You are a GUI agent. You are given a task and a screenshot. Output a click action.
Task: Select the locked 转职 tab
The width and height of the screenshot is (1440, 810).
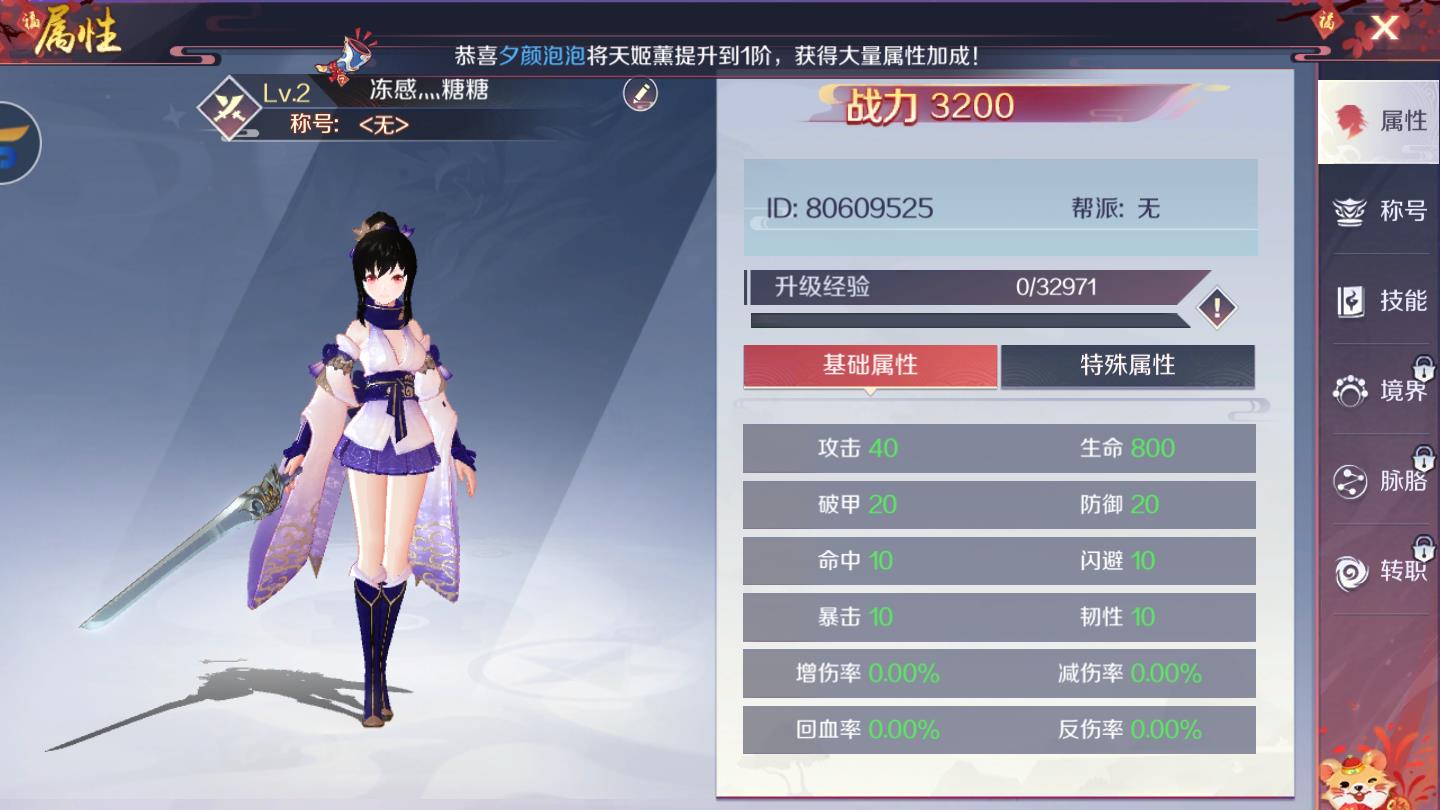1378,571
